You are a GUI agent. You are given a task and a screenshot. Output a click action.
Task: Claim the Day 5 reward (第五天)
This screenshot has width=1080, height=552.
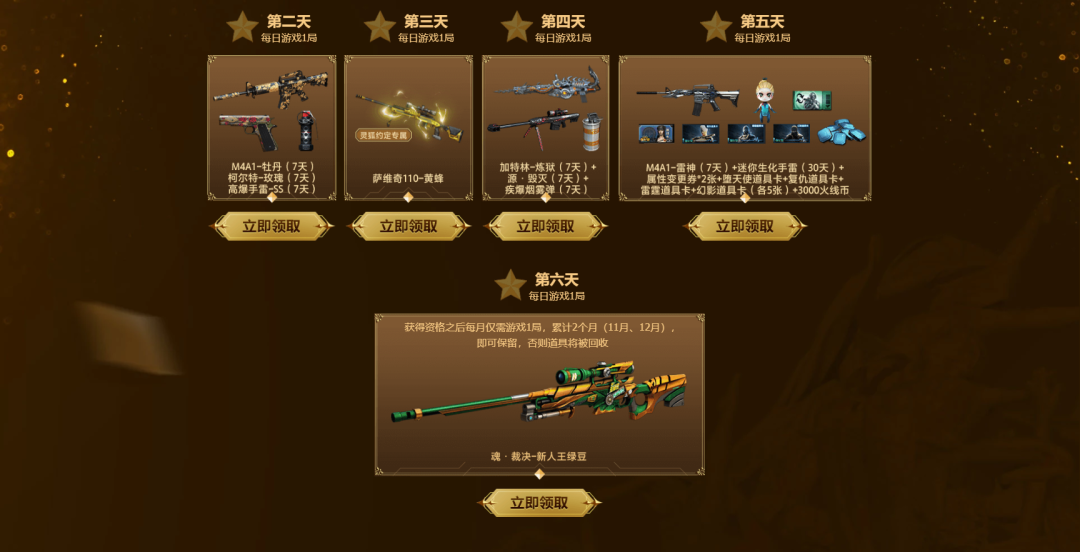(744, 227)
